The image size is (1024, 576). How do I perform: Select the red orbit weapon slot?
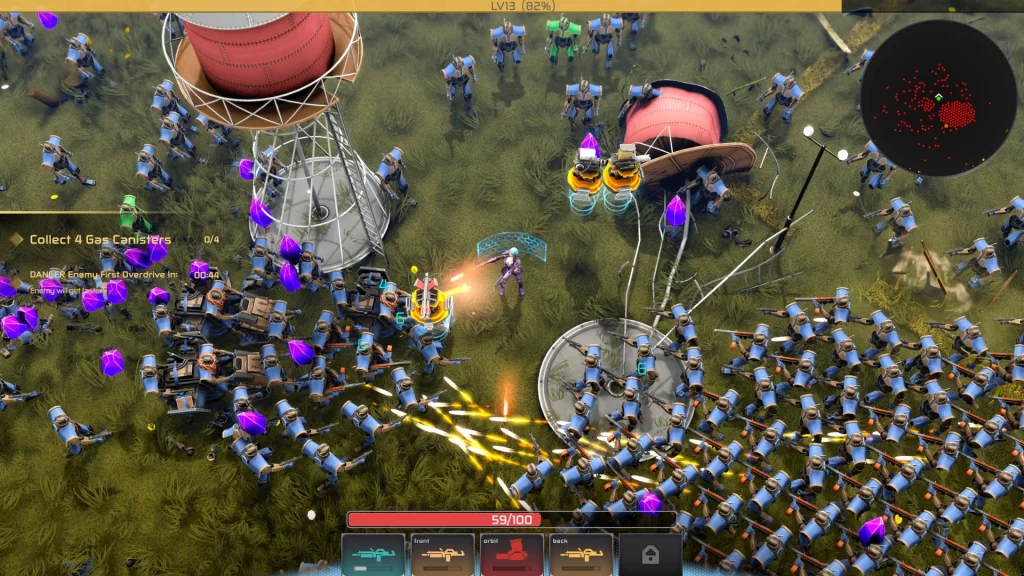pos(512,554)
